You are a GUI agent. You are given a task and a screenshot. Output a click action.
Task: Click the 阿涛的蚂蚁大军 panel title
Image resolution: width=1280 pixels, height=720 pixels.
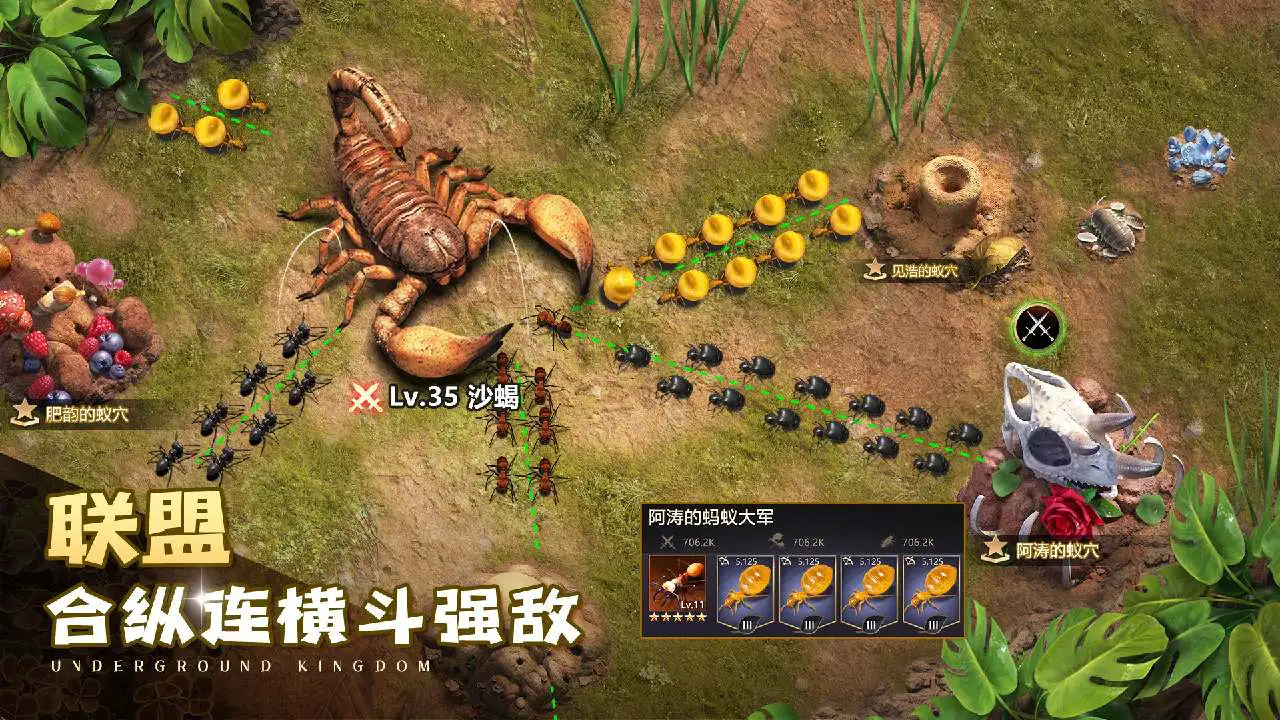click(x=710, y=516)
